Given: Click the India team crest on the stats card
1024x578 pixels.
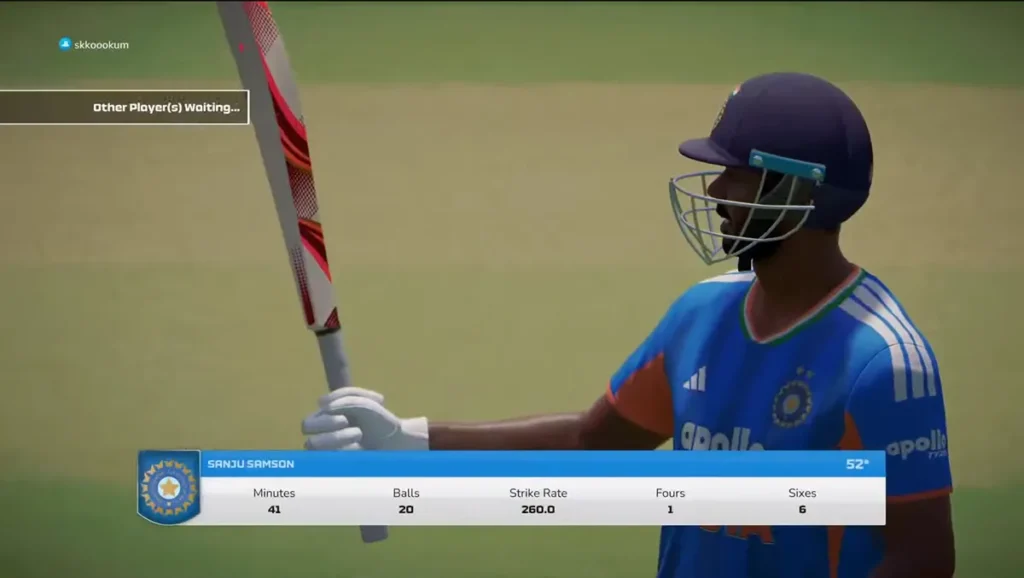Looking at the screenshot, I should point(169,487).
